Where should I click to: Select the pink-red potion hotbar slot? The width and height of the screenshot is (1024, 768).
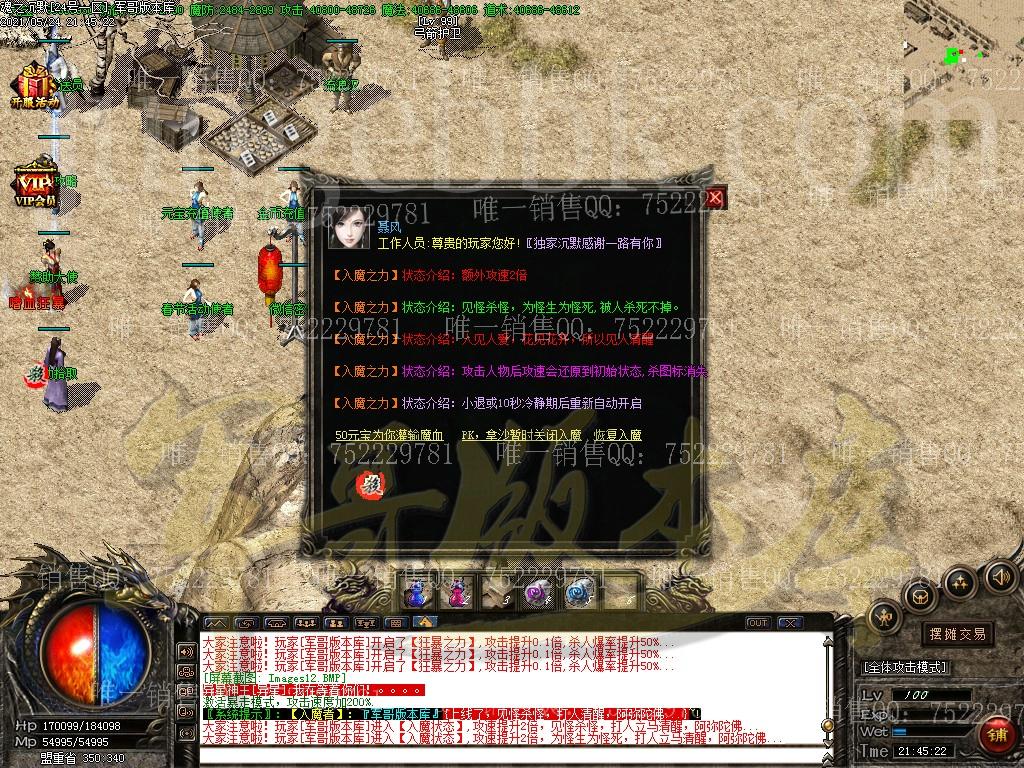[x=457, y=593]
